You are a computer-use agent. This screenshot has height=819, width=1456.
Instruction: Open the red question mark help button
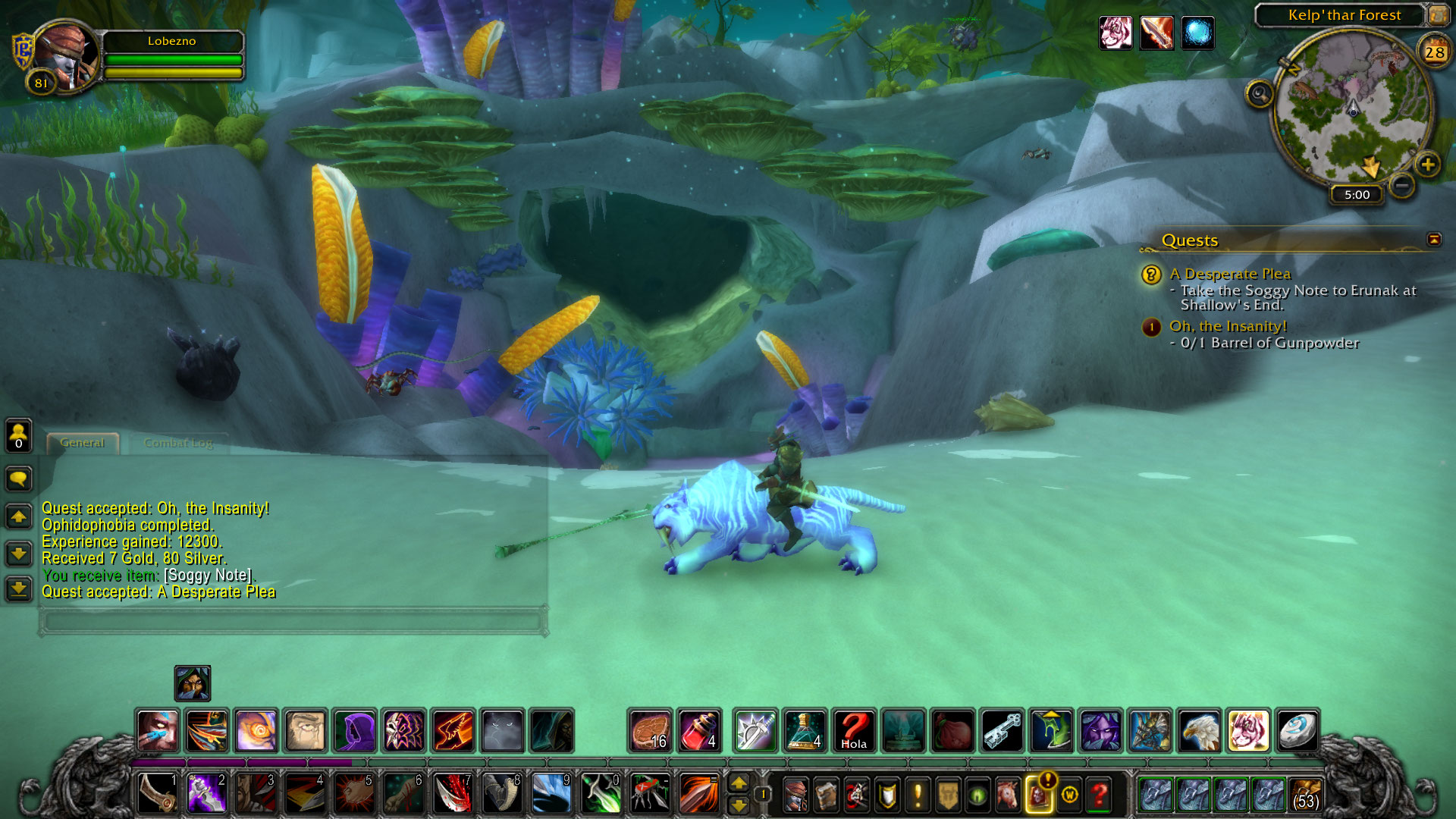point(1099,794)
